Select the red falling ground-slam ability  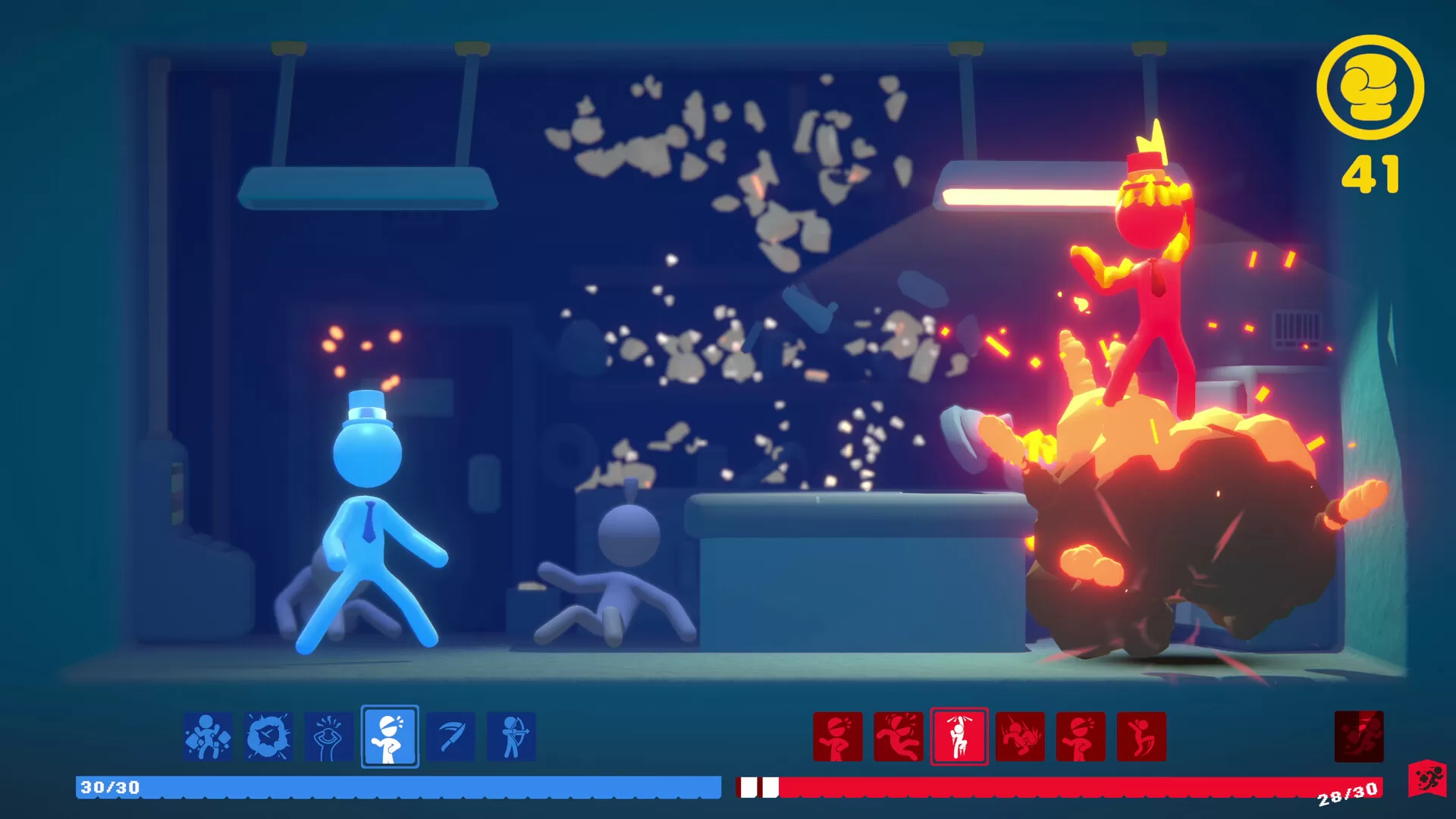[1020, 738]
